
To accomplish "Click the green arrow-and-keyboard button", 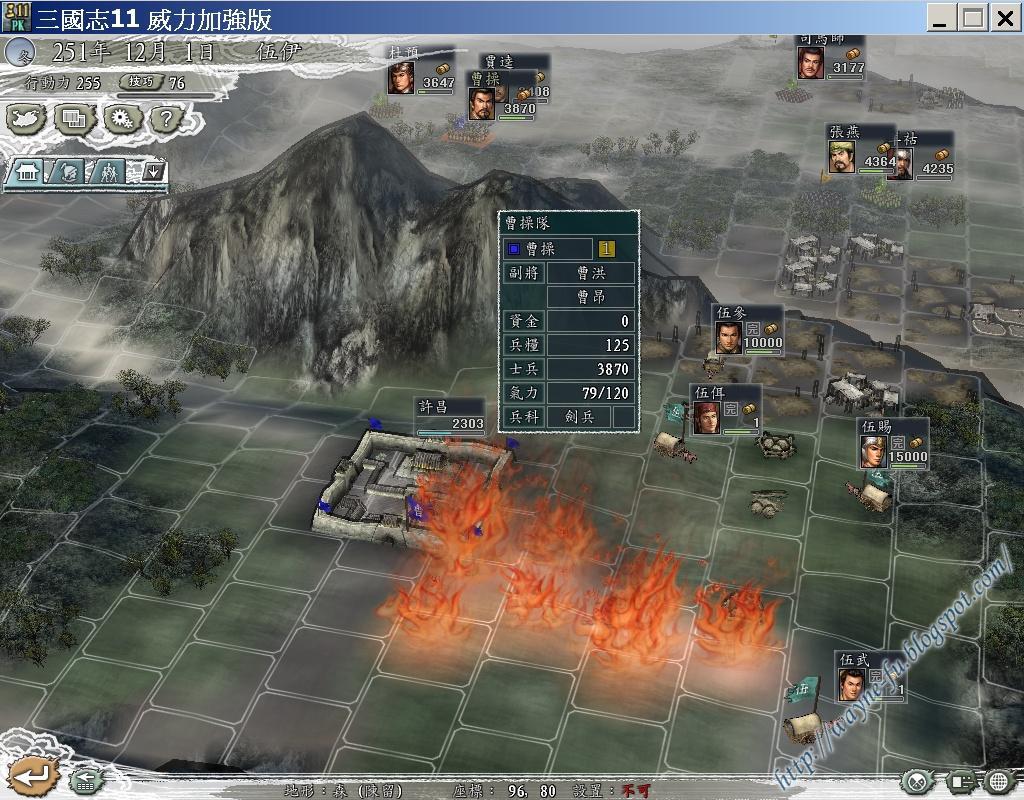I will pyautogui.click(x=87, y=780).
